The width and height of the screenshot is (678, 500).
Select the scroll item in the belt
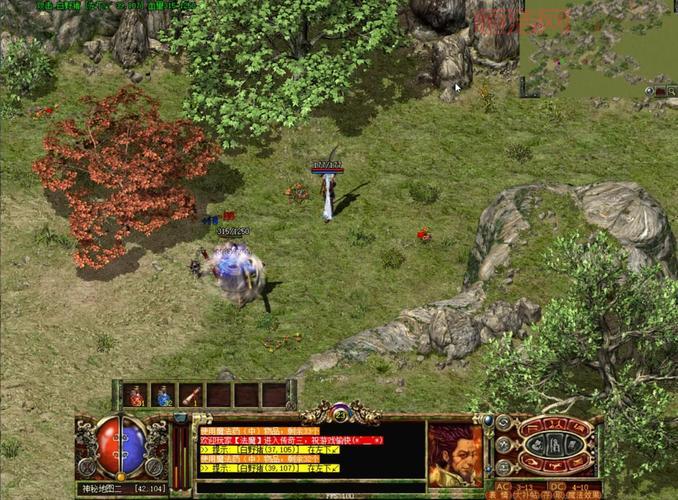[190, 395]
